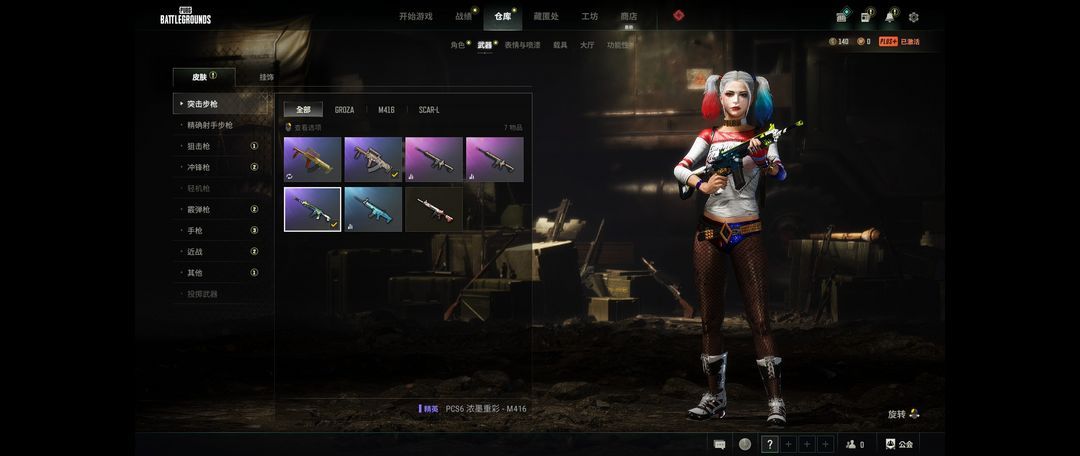Filter skins by SCAR-L
This screenshot has height=456, width=1080.
click(x=429, y=110)
